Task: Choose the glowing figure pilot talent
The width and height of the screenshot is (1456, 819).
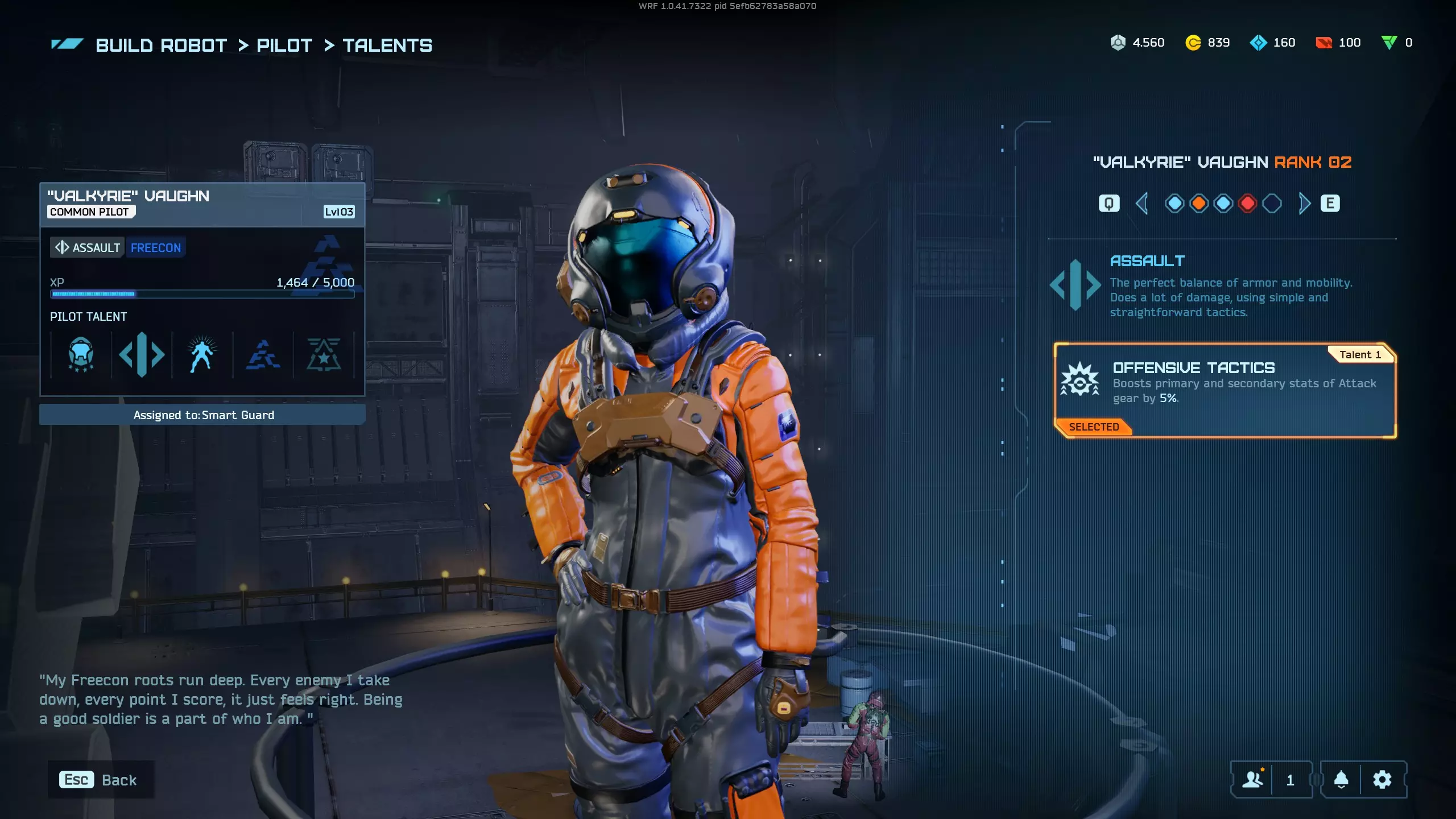Action: pos(202,355)
